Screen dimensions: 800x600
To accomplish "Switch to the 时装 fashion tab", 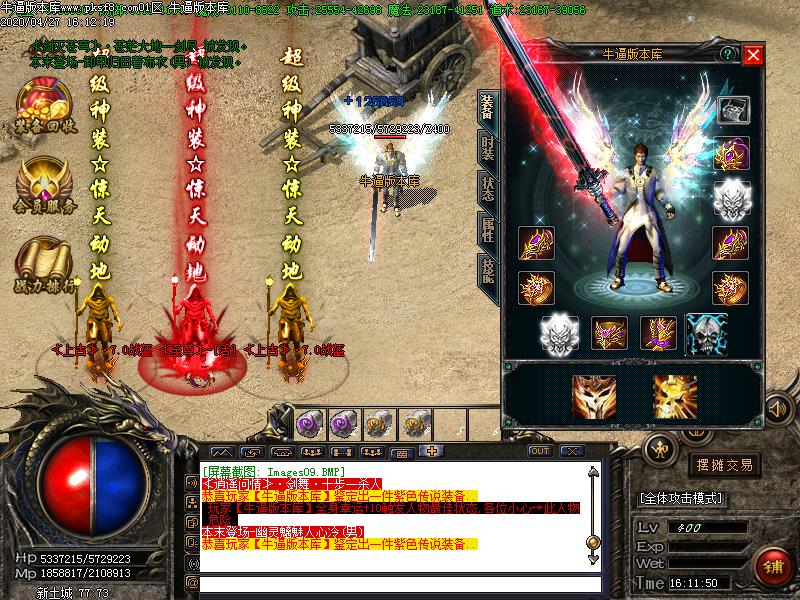I will (x=487, y=151).
